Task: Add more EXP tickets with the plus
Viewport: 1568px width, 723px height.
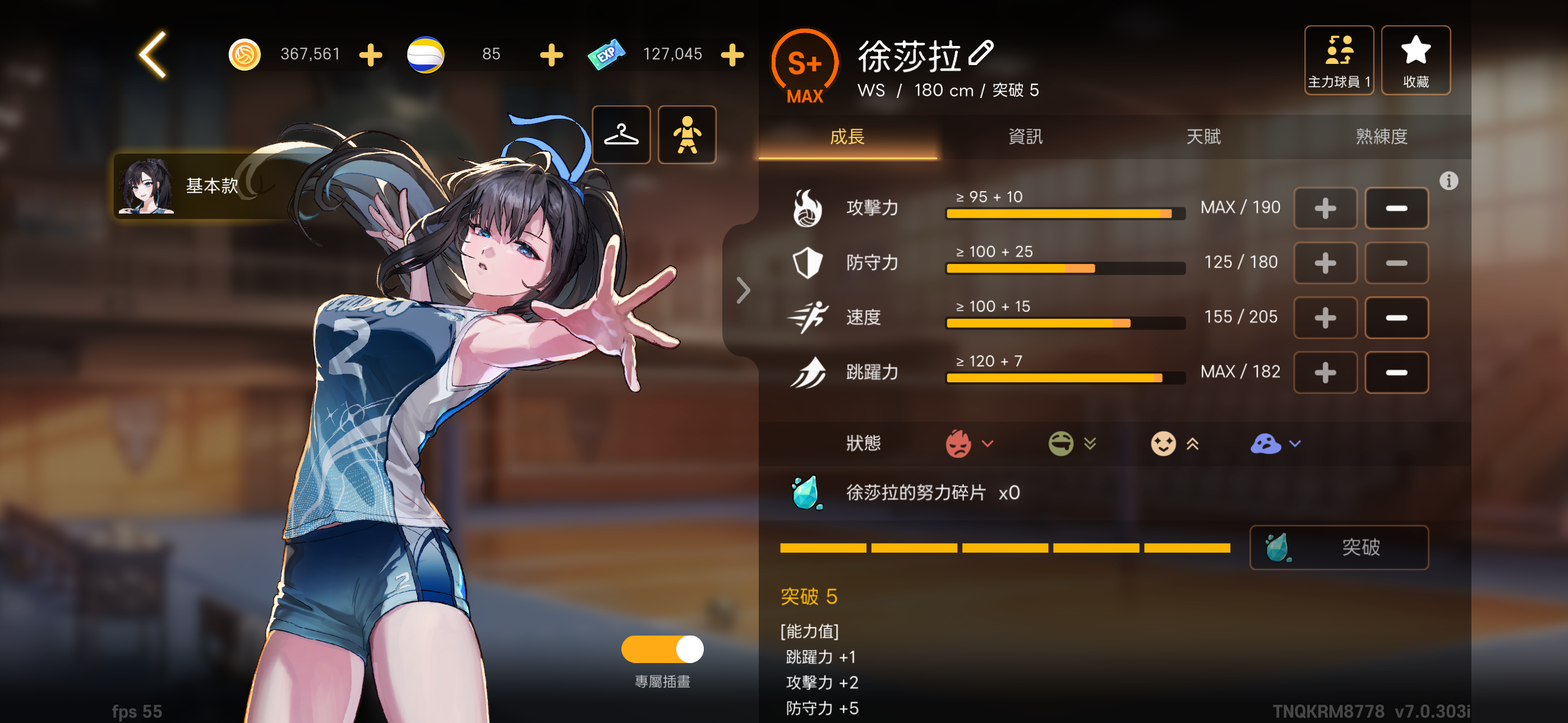Action: (x=732, y=55)
